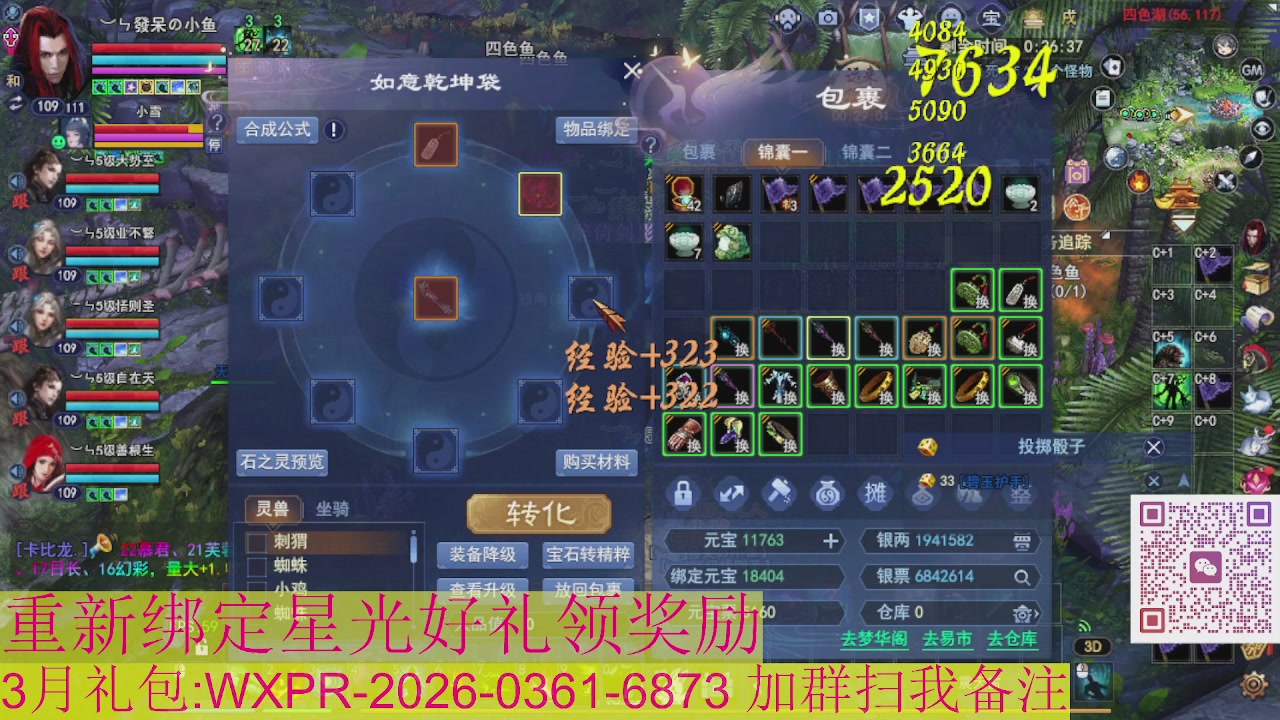Click the 购买材料 button
Viewport: 1280px width, 720px height.
tap(599, 463)
